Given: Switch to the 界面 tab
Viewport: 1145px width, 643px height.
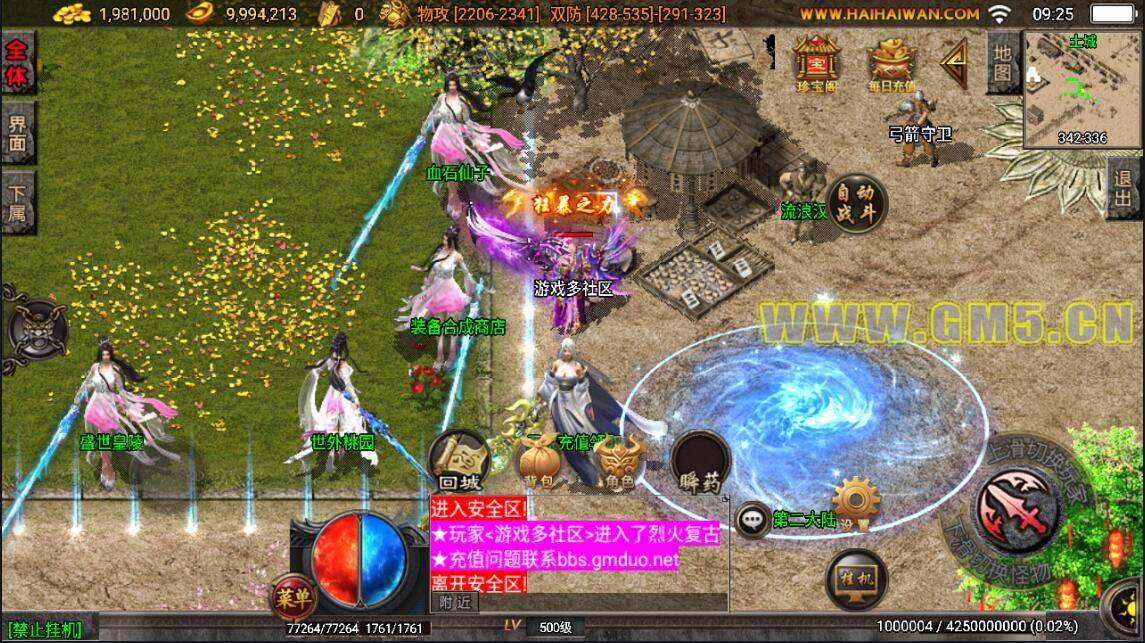Looking at the screenshot, I should [18, 134].
